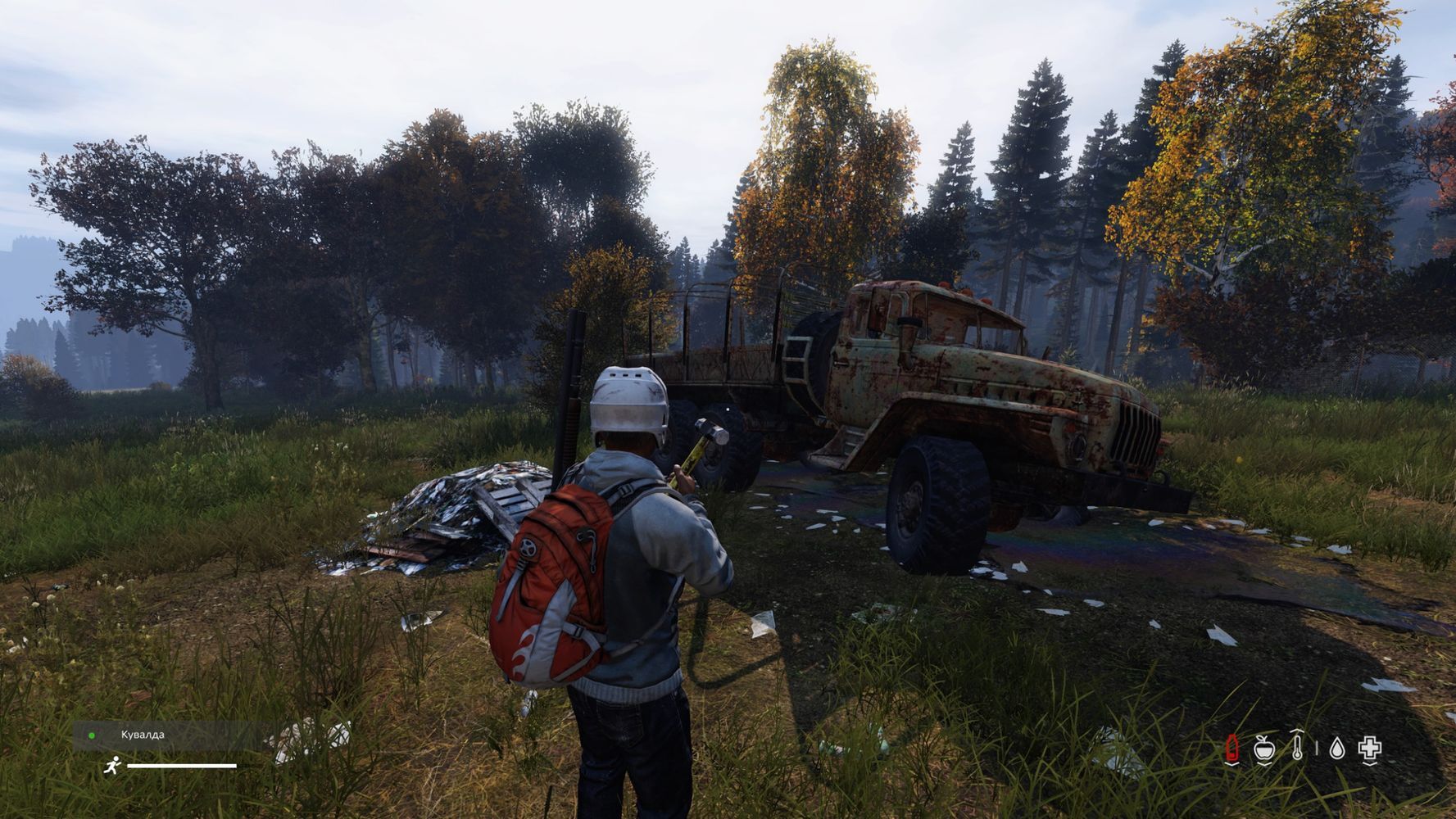Select the blood drop status icon

(x=1337, y=749)
